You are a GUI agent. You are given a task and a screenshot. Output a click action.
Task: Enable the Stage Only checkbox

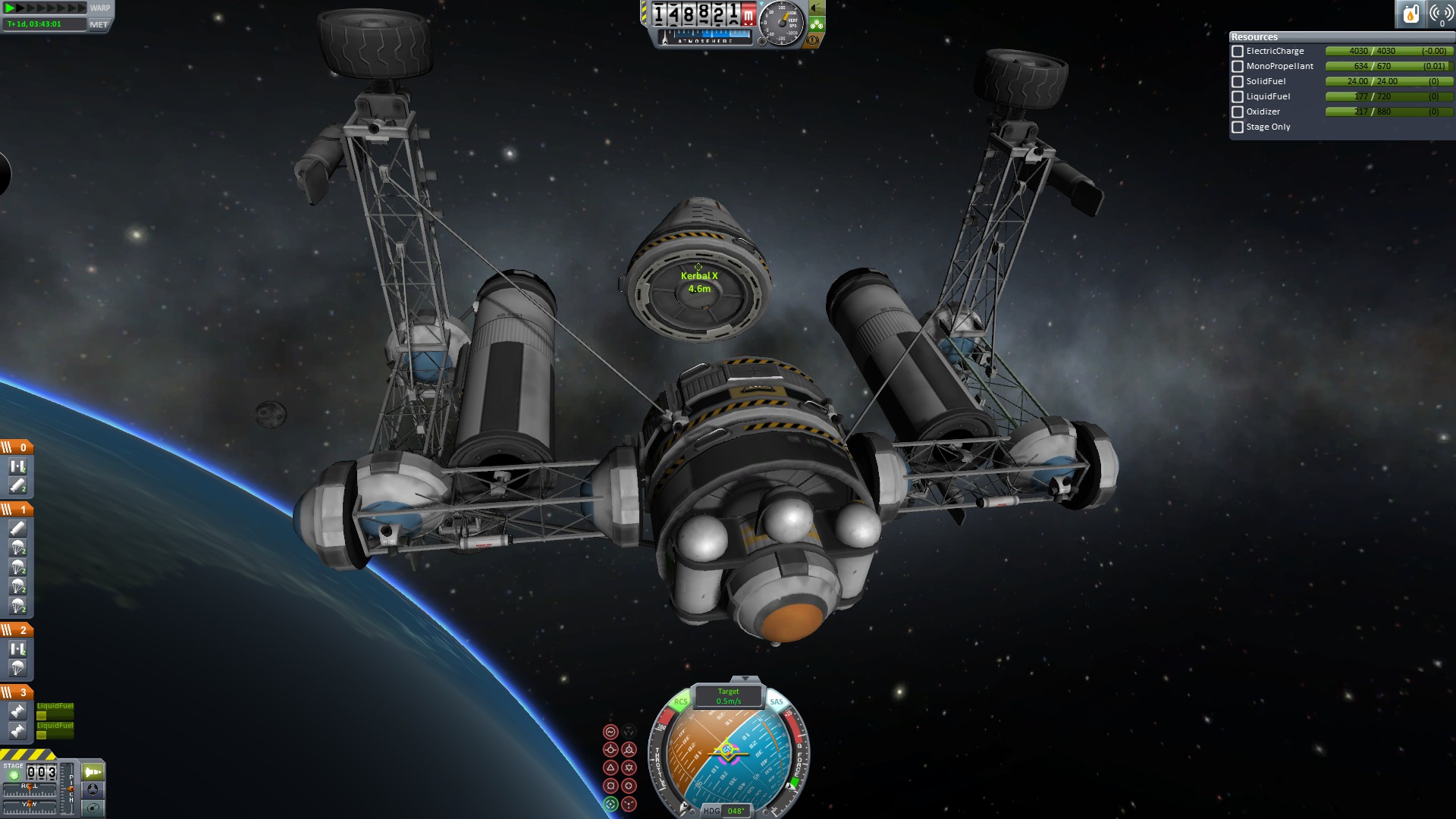[x=1238, y=127]
